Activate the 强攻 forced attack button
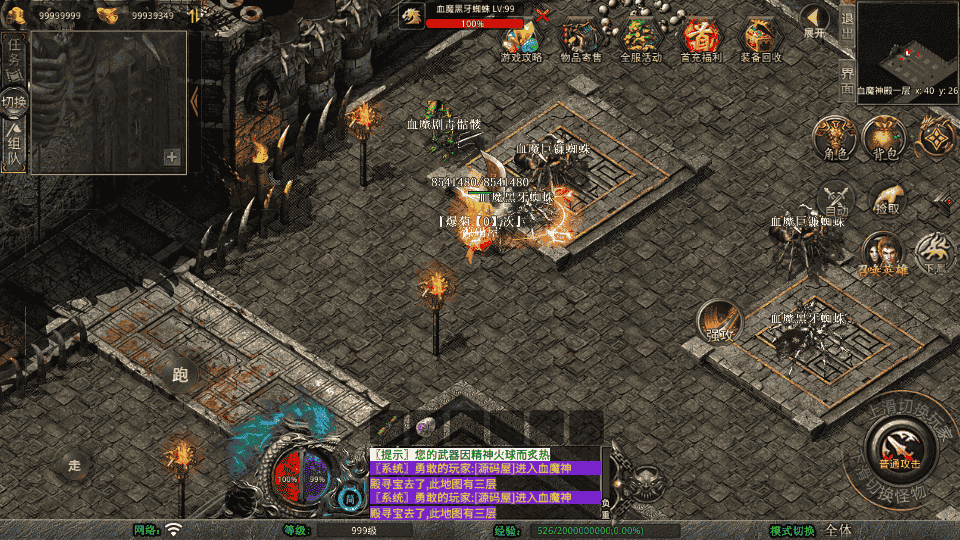Image resolution: width=960 pixels, height=540 pixels. tap(718, 322)
